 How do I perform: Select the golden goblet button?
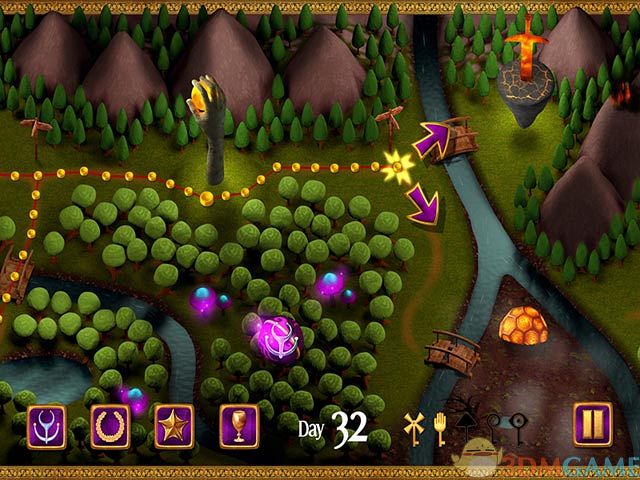[239, 425]
